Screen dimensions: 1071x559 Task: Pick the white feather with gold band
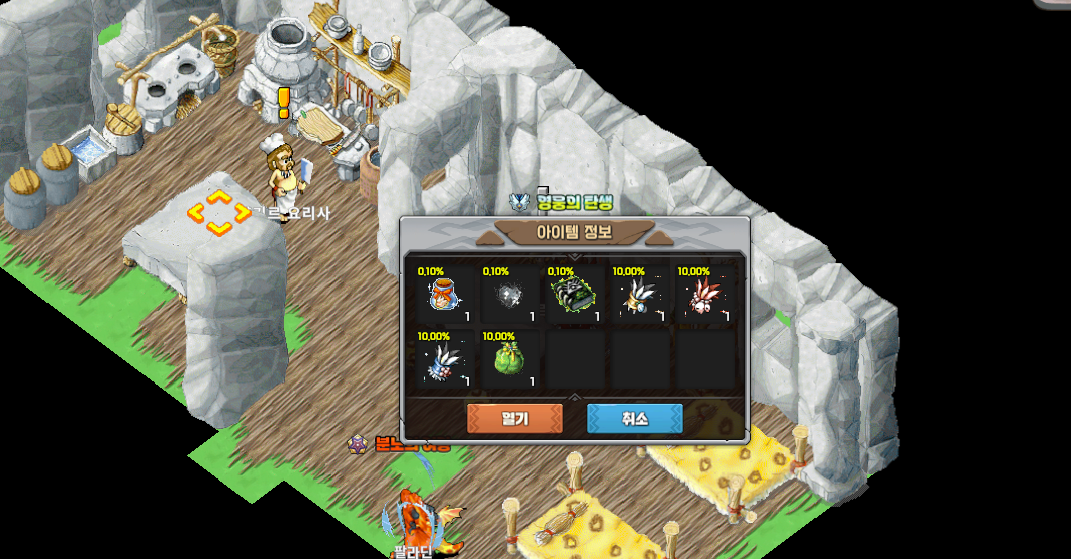click(x=639, y=296)
